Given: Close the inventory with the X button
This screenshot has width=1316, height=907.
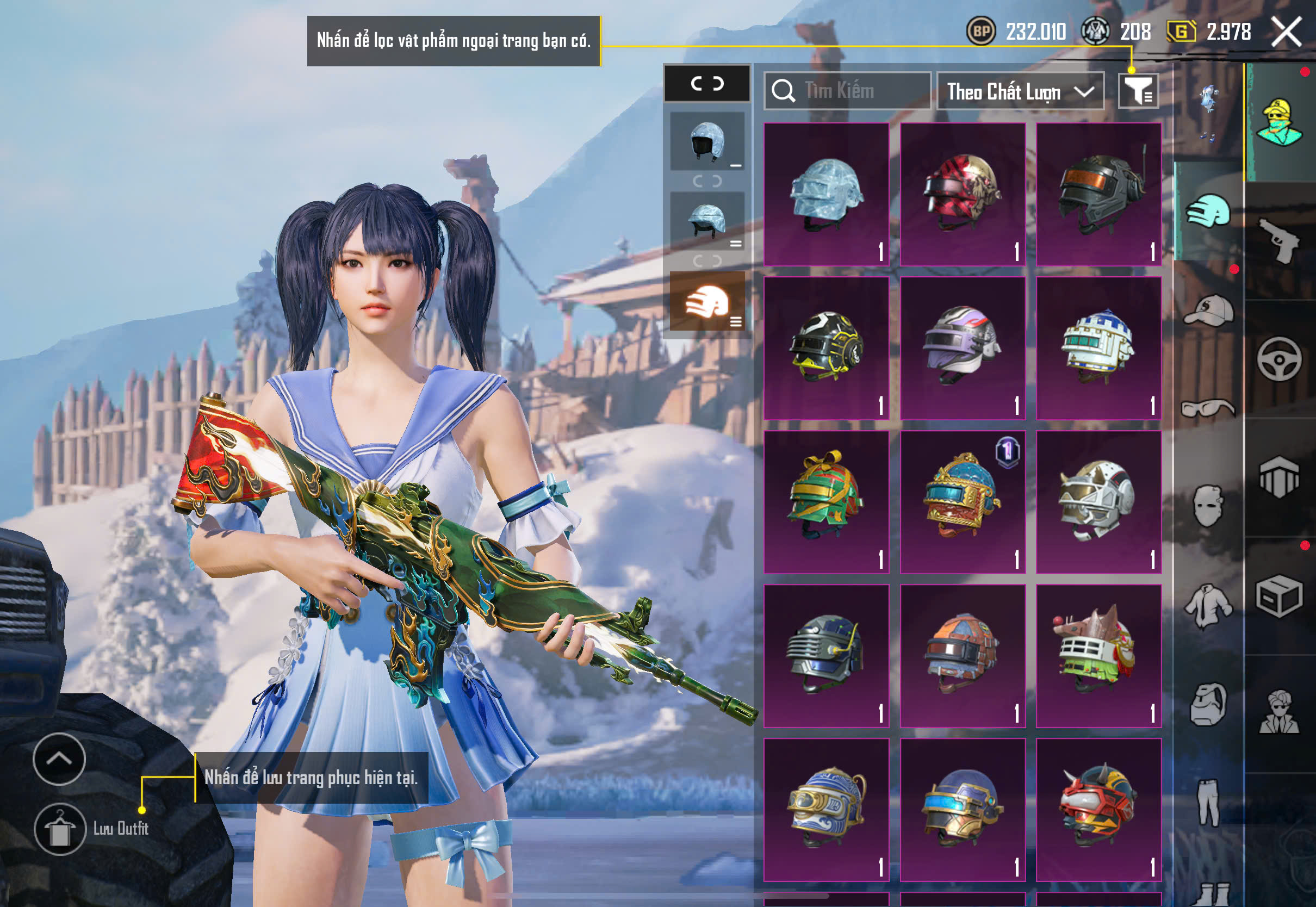Looking at the screenshot, I should (x=1286, y=32).
